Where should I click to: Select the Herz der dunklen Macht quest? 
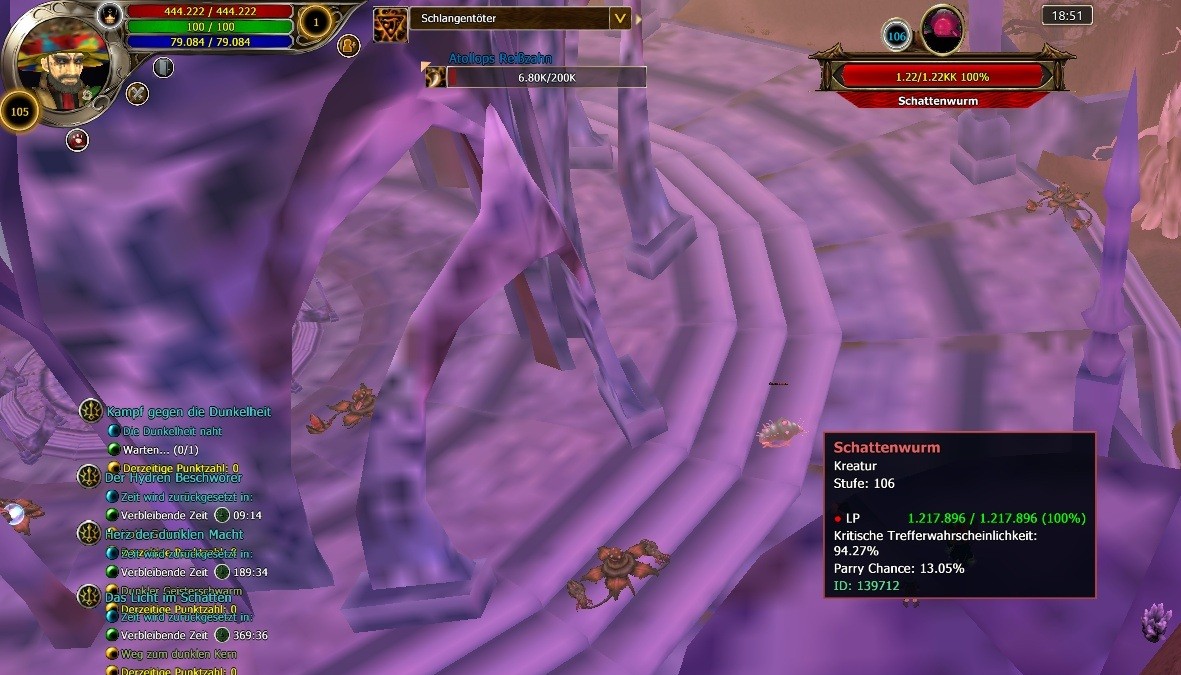pyautogui.click(x=174, y=534)
